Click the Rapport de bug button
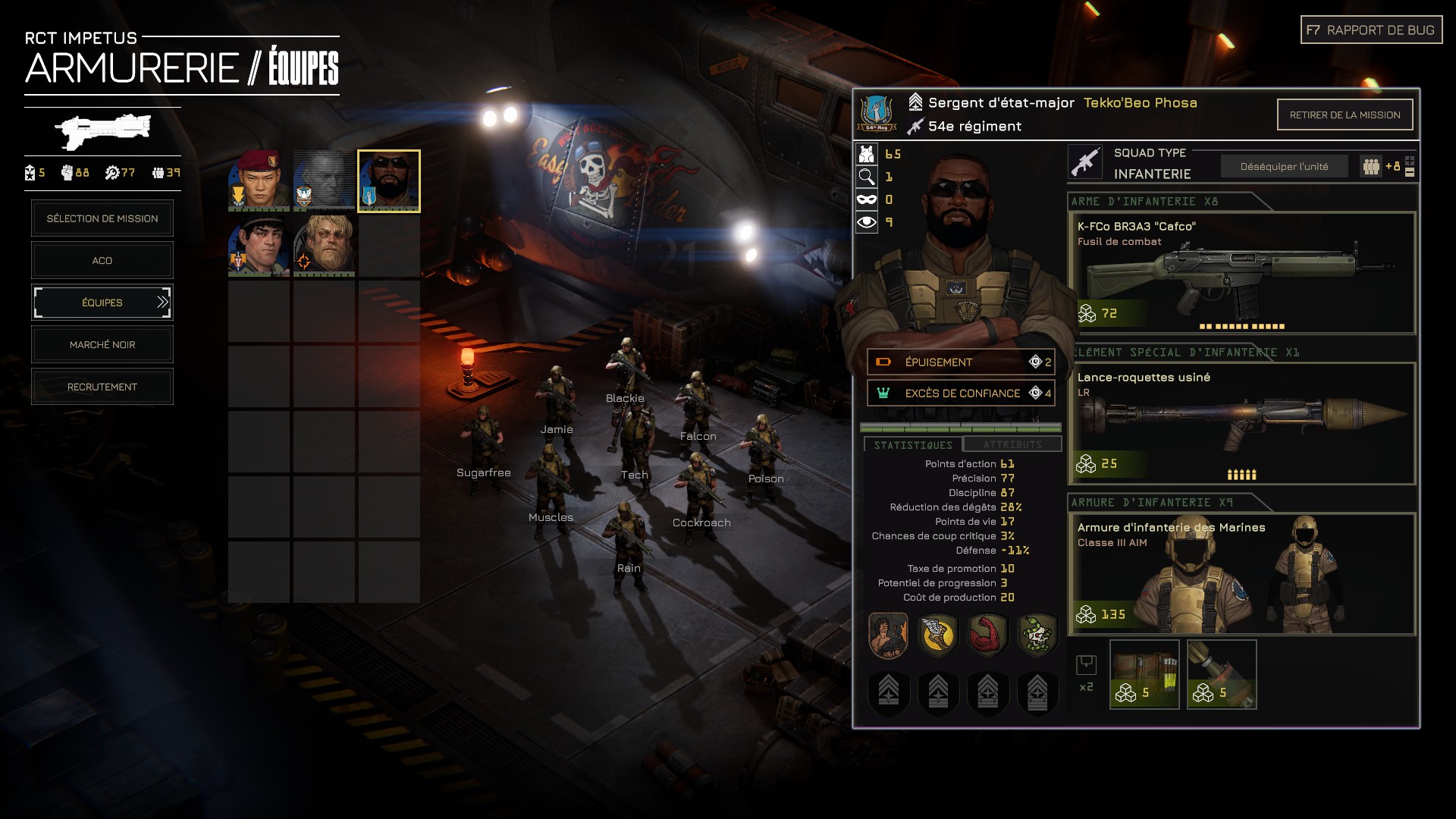The width and height of the screenshot is (1456, 819). click(1371, 30)
